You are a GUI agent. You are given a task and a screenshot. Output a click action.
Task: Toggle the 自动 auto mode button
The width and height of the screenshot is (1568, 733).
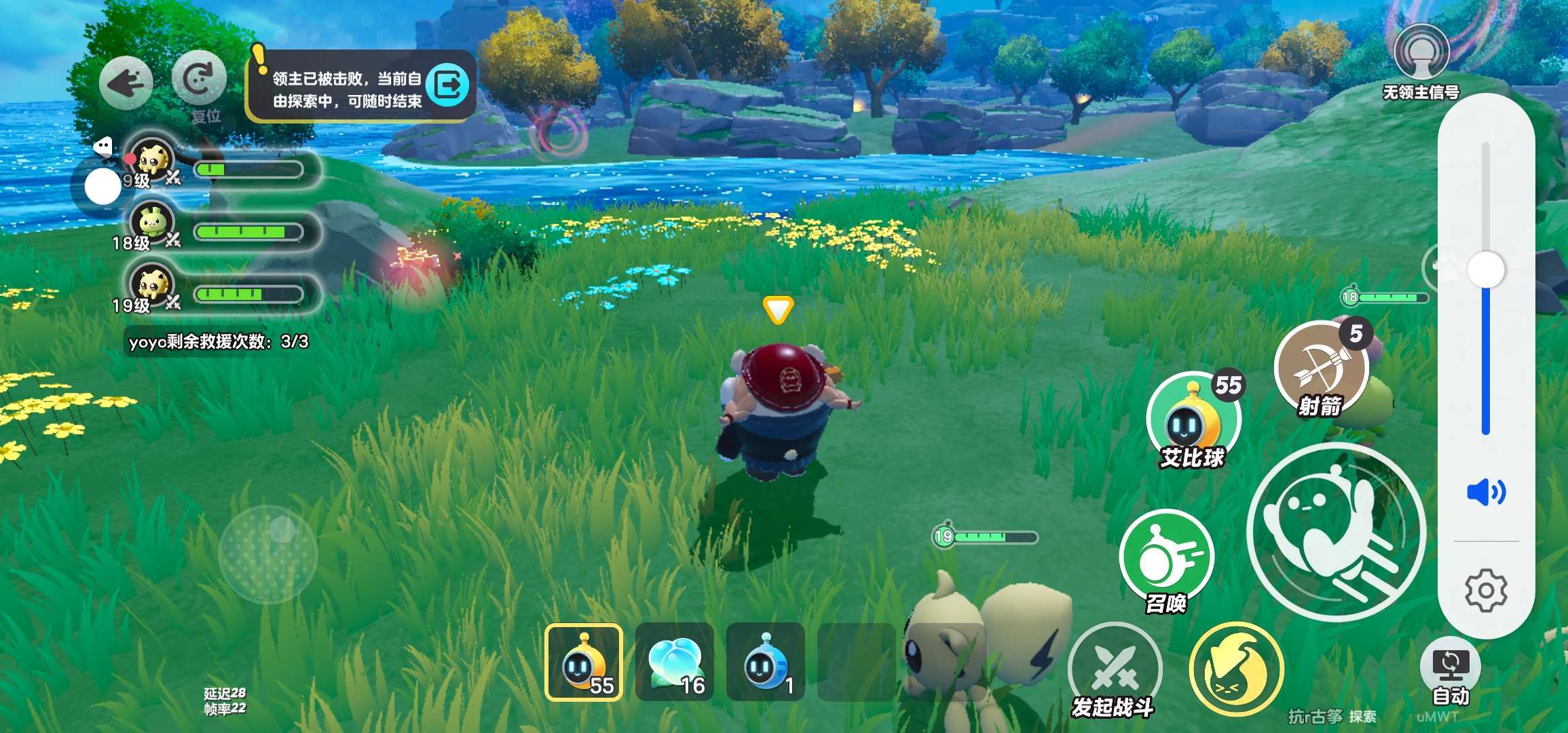(1450, 669)
